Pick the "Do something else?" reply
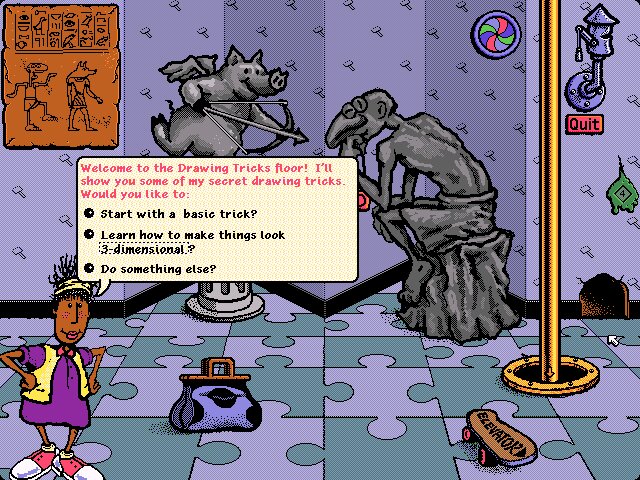This screenshot has height=480, width=640. [157, 268]
